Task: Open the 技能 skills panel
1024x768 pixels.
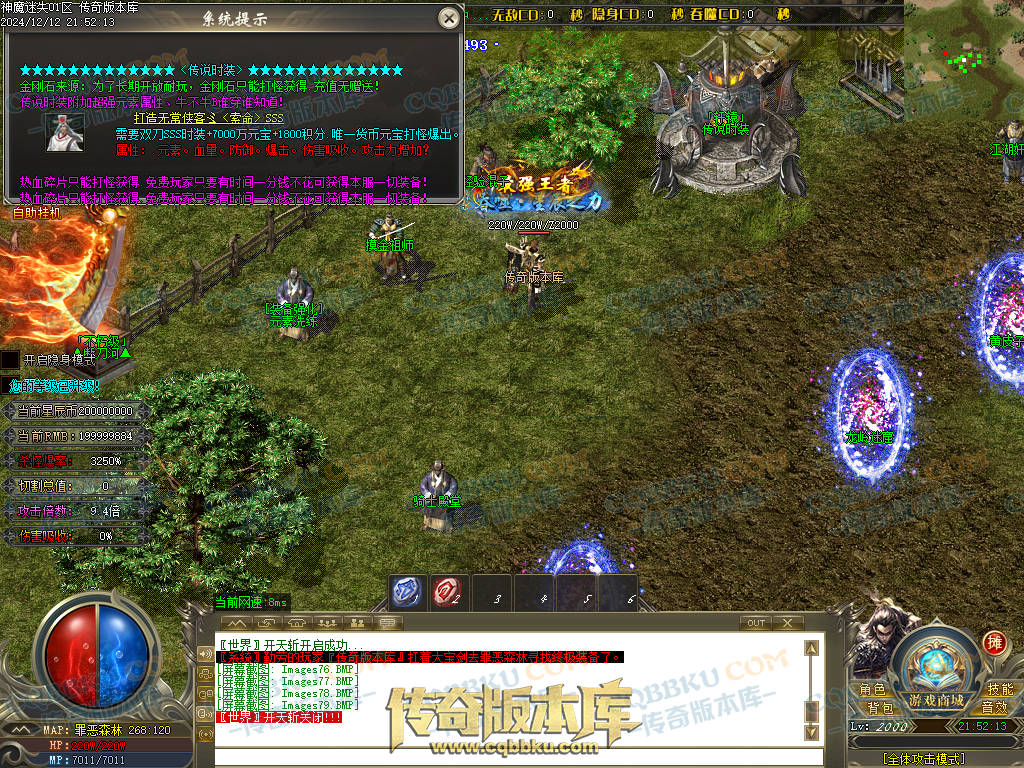Action: click(1000, 690)
